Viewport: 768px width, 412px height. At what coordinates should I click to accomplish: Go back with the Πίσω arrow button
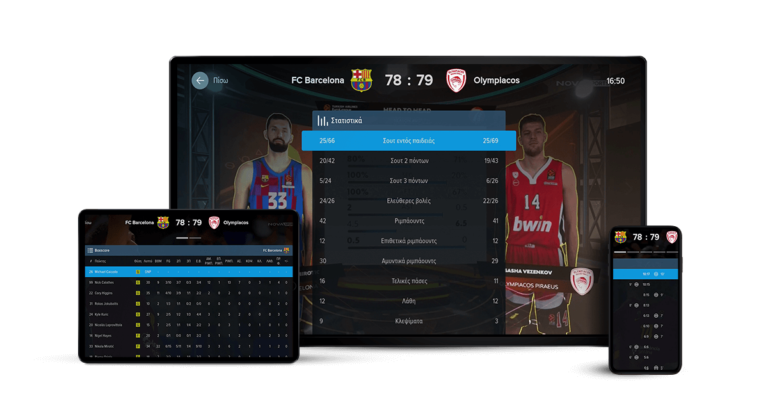[200, 80]
